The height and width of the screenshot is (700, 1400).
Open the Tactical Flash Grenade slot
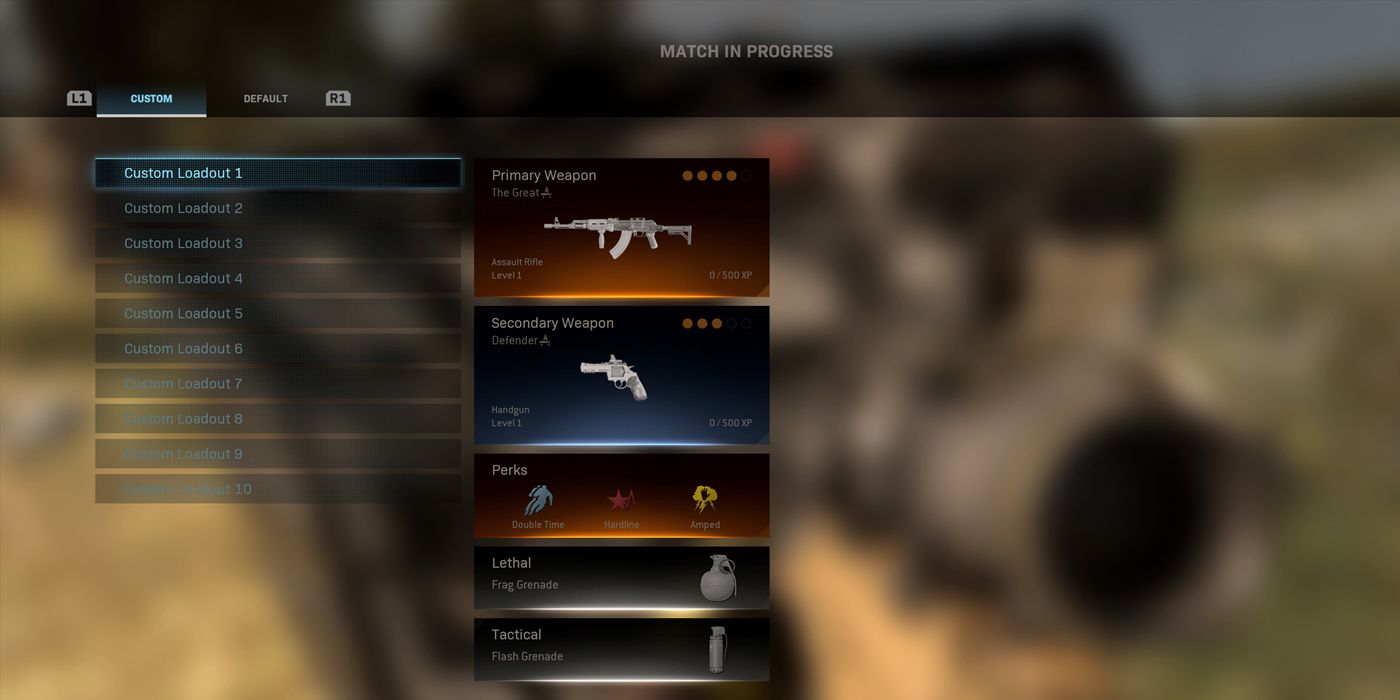[621, 648]
